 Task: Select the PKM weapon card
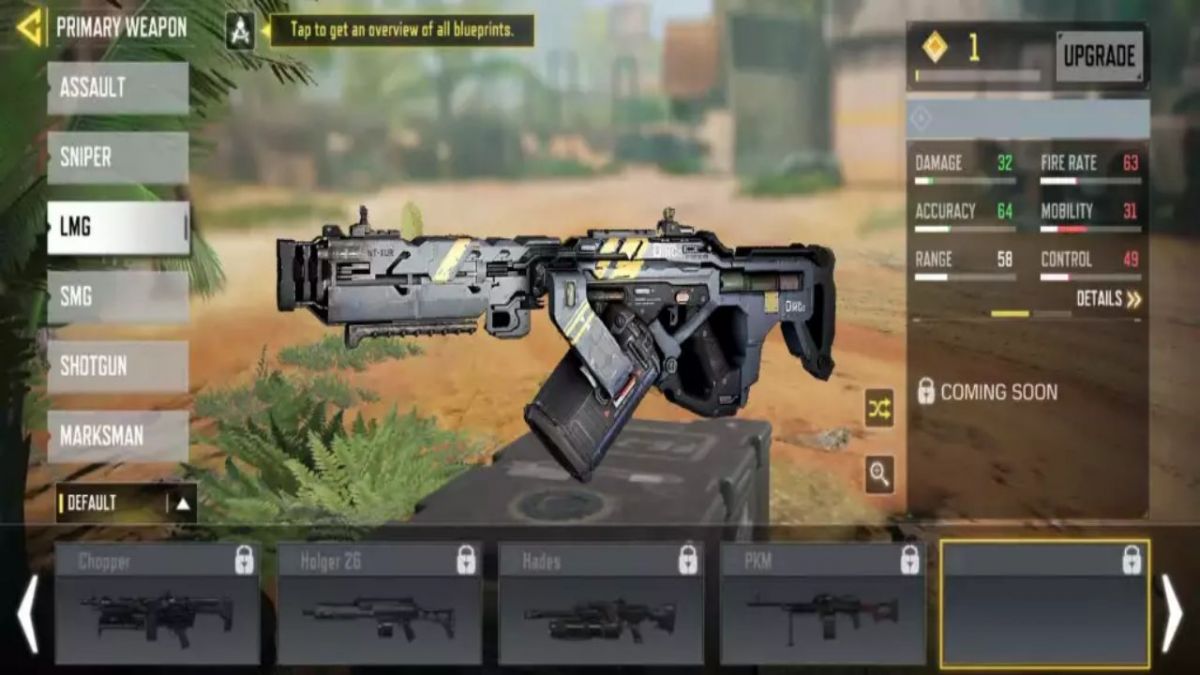click(x=823, y=604)
